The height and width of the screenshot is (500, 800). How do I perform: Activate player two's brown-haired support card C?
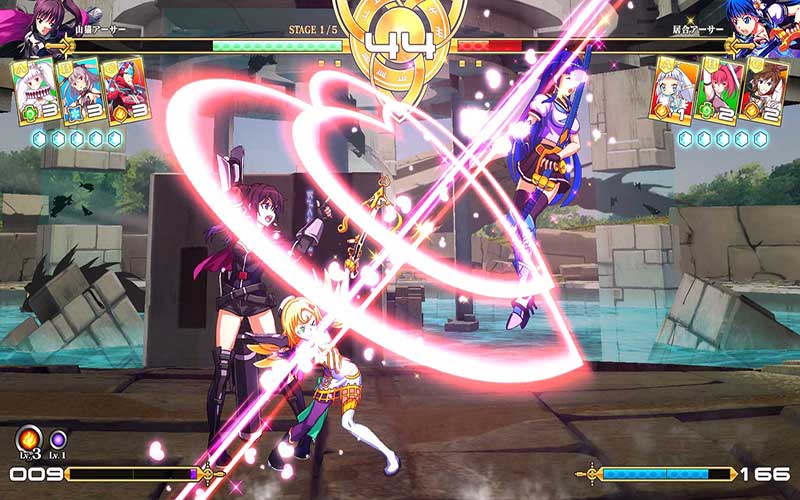tap(765, 90)
